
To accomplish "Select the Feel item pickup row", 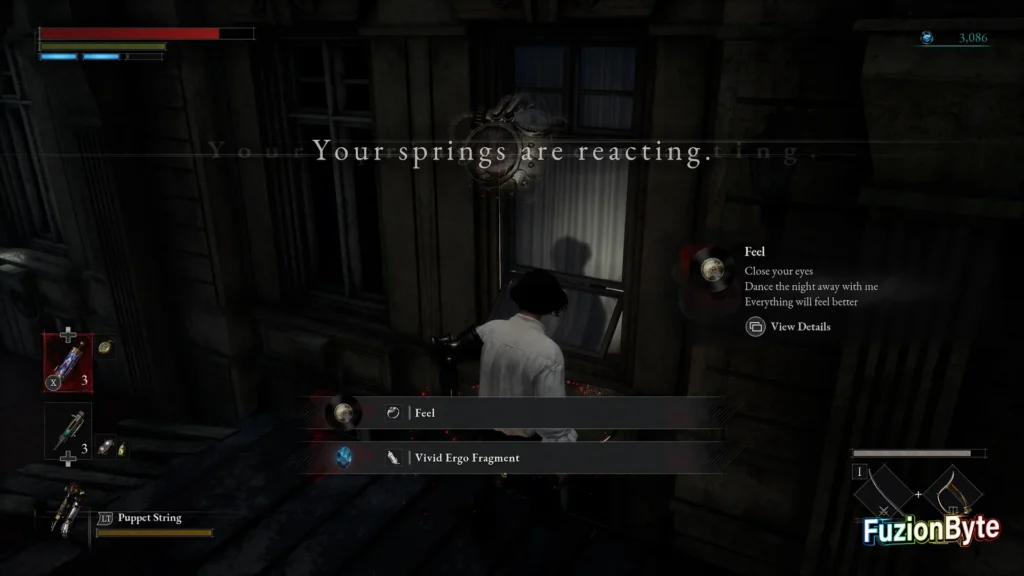I will 522,412.
